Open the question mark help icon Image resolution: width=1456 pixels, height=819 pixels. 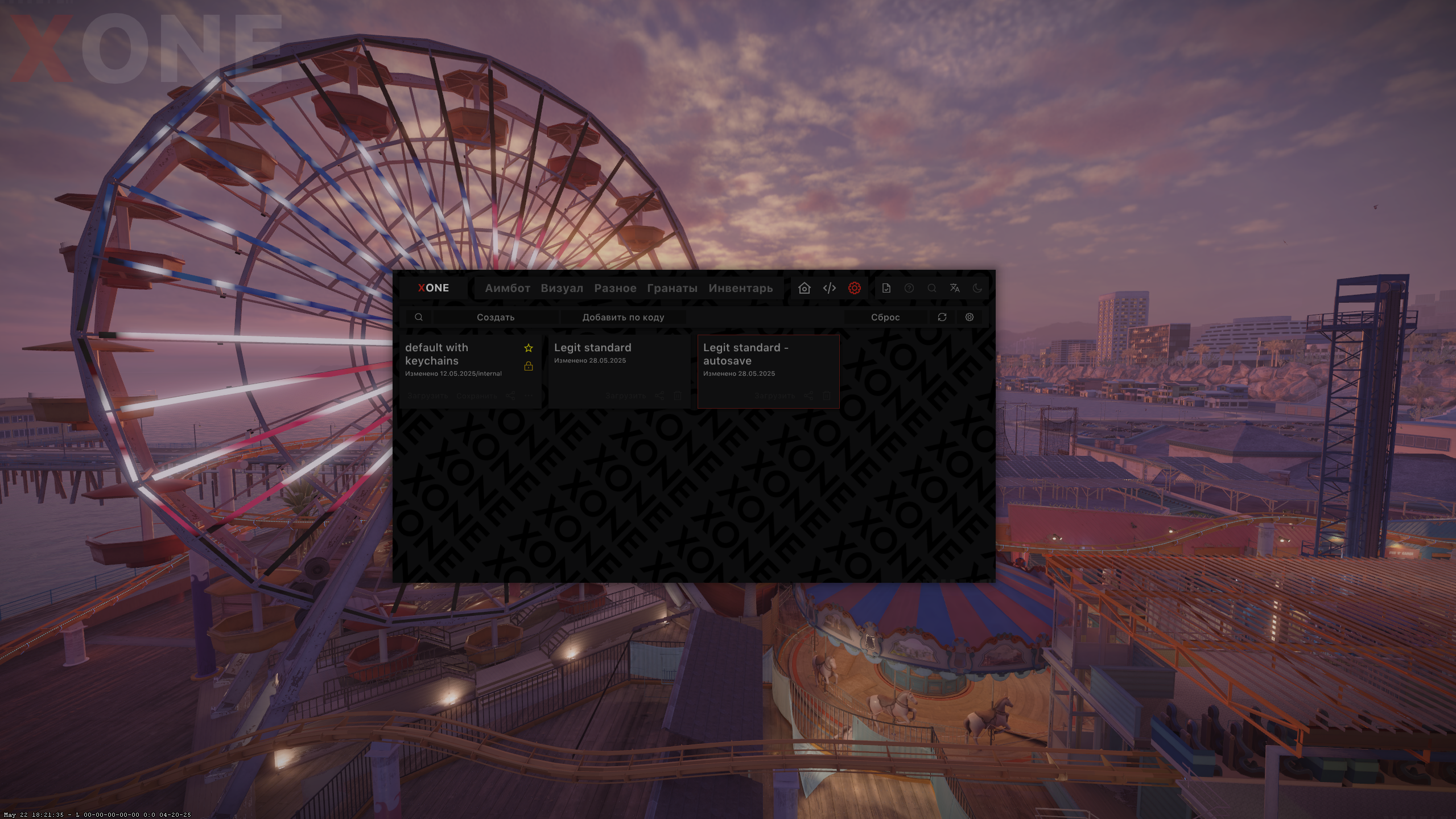click(x=909, y=288)
